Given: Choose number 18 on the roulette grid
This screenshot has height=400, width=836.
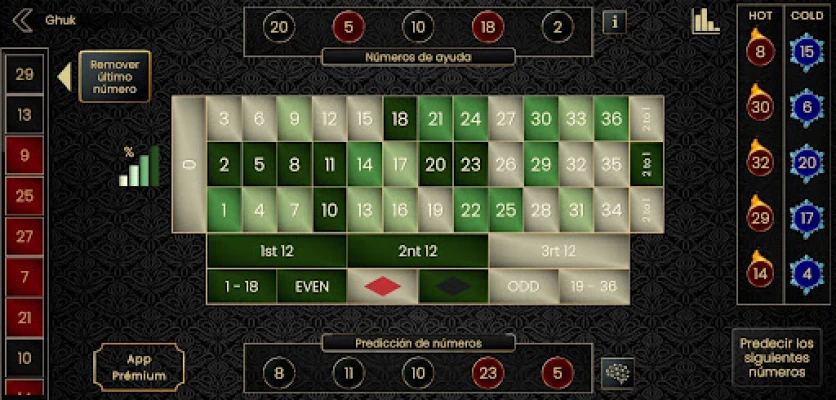Looking at the screenshot, I should pos(400,119).
